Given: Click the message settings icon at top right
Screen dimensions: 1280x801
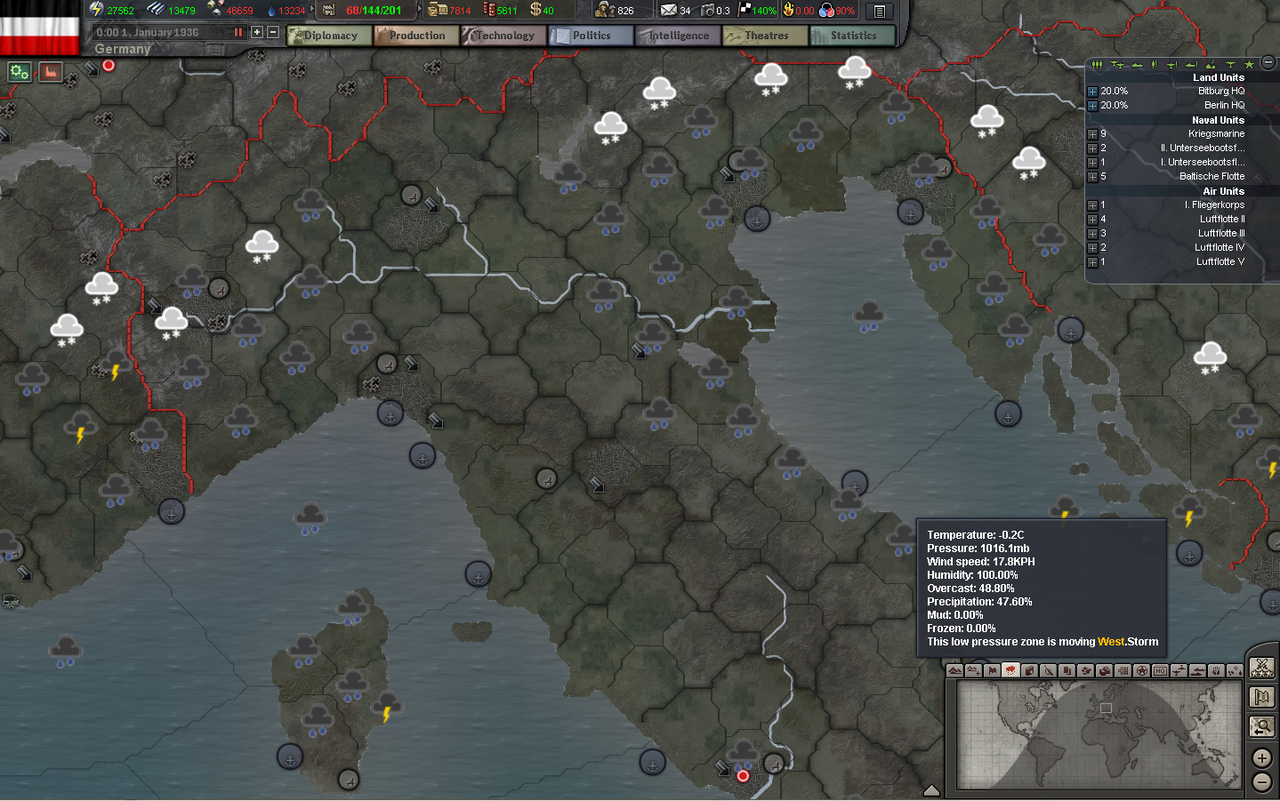Looking at the screenshot, I should pos(878,10).
